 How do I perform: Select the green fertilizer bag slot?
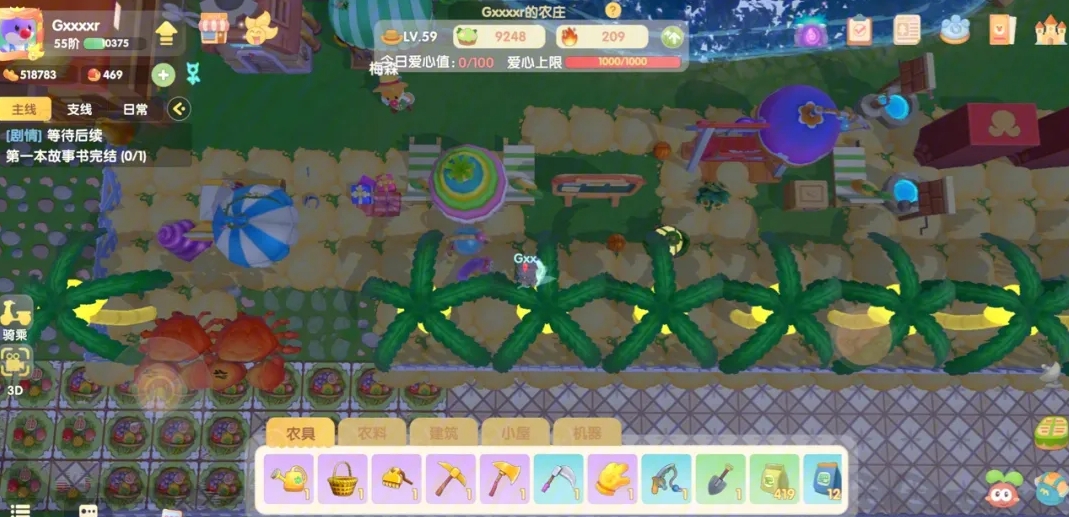(773, 478)
